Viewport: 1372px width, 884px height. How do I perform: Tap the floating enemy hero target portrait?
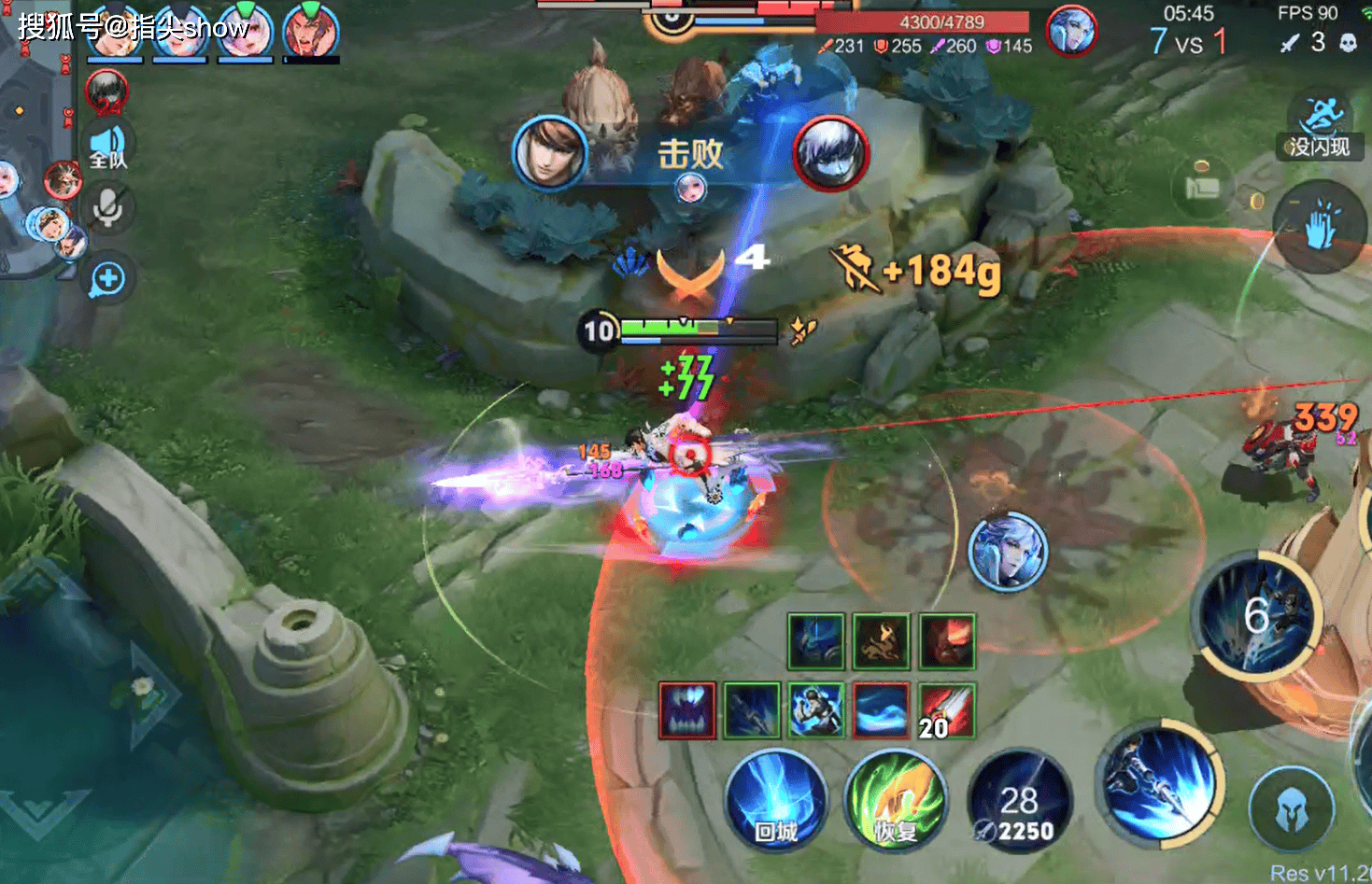[x=1008, y=551]
